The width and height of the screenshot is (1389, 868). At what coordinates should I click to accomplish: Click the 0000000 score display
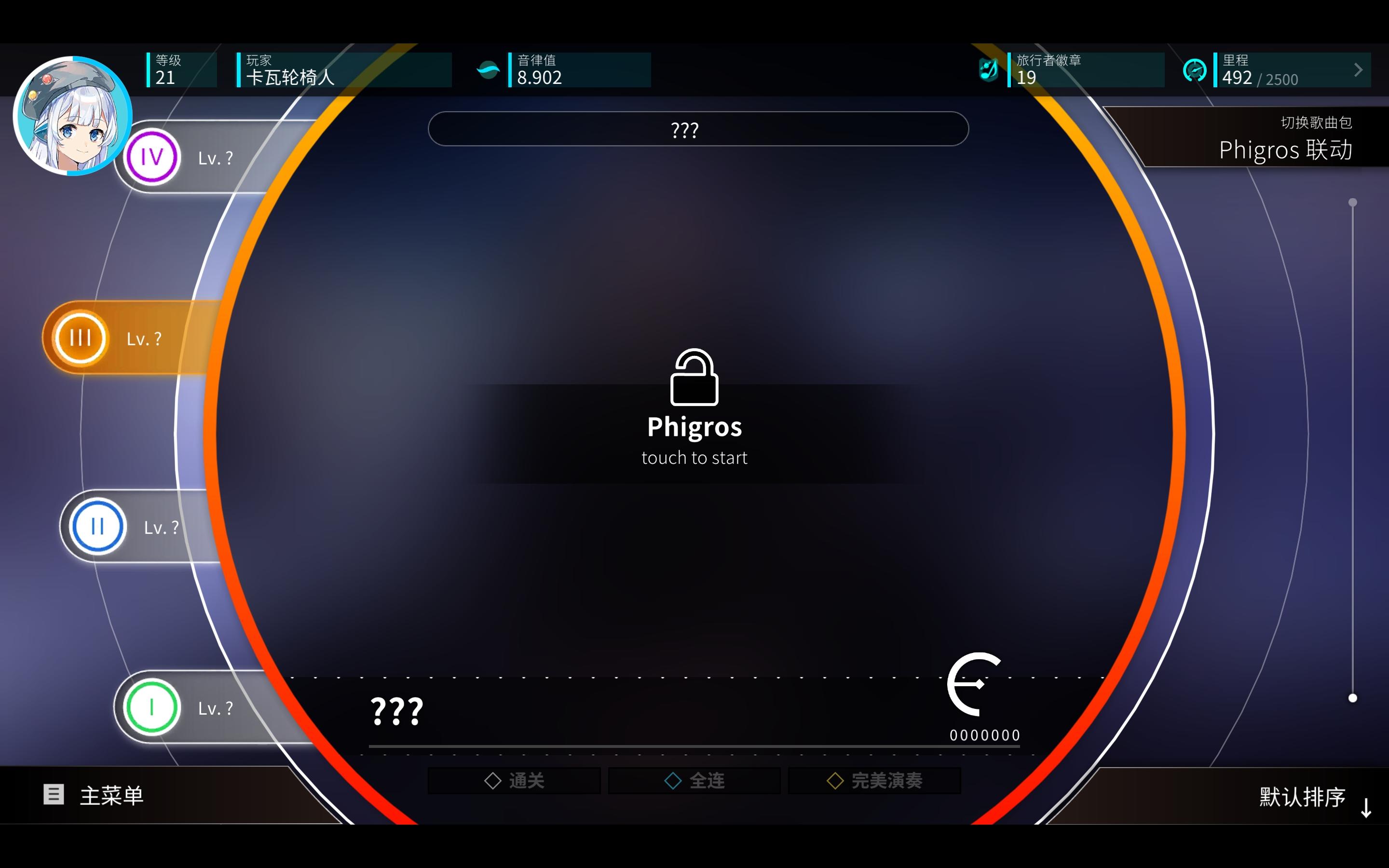[x=985, y=734]
